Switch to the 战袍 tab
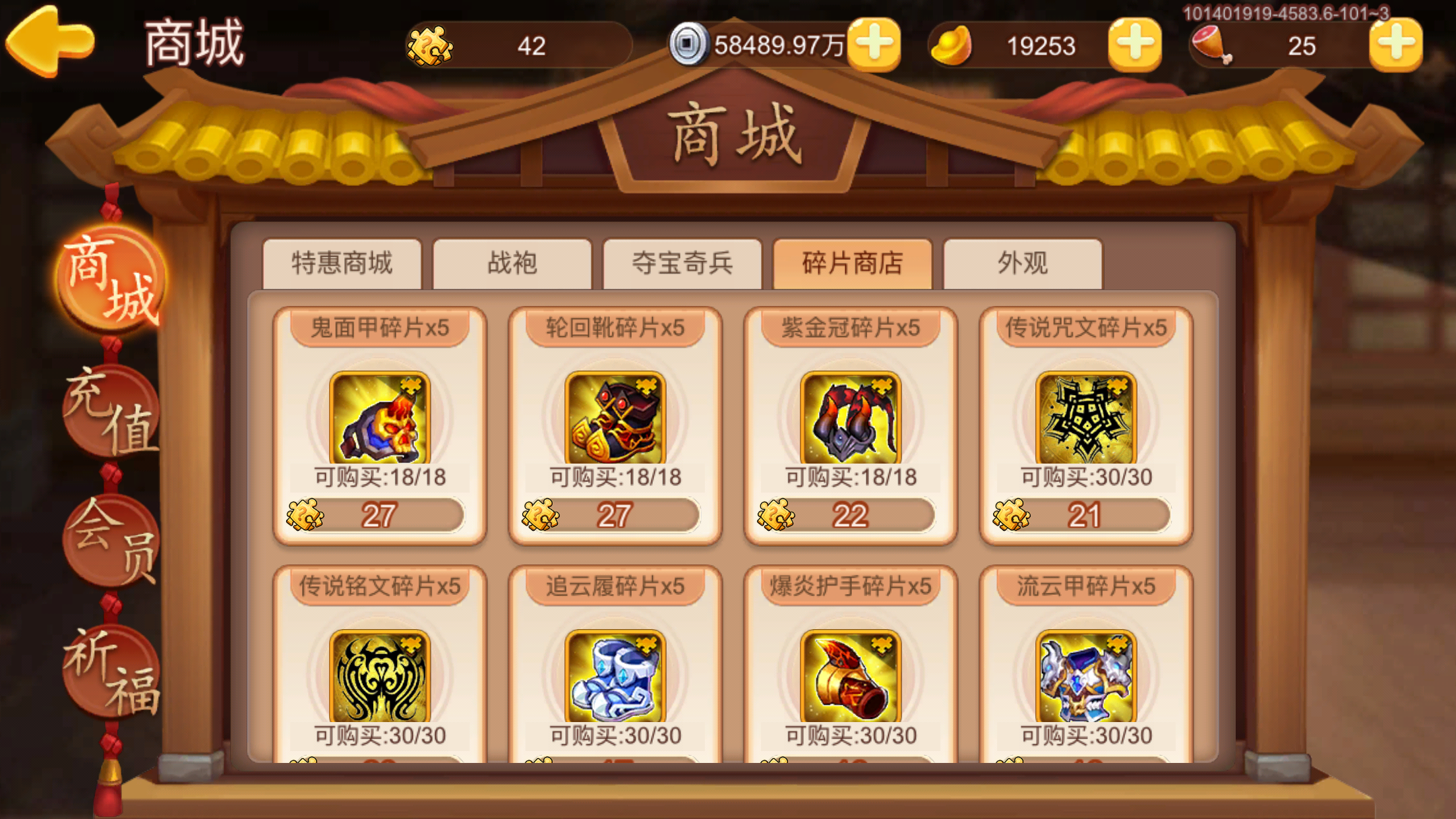 512,264
